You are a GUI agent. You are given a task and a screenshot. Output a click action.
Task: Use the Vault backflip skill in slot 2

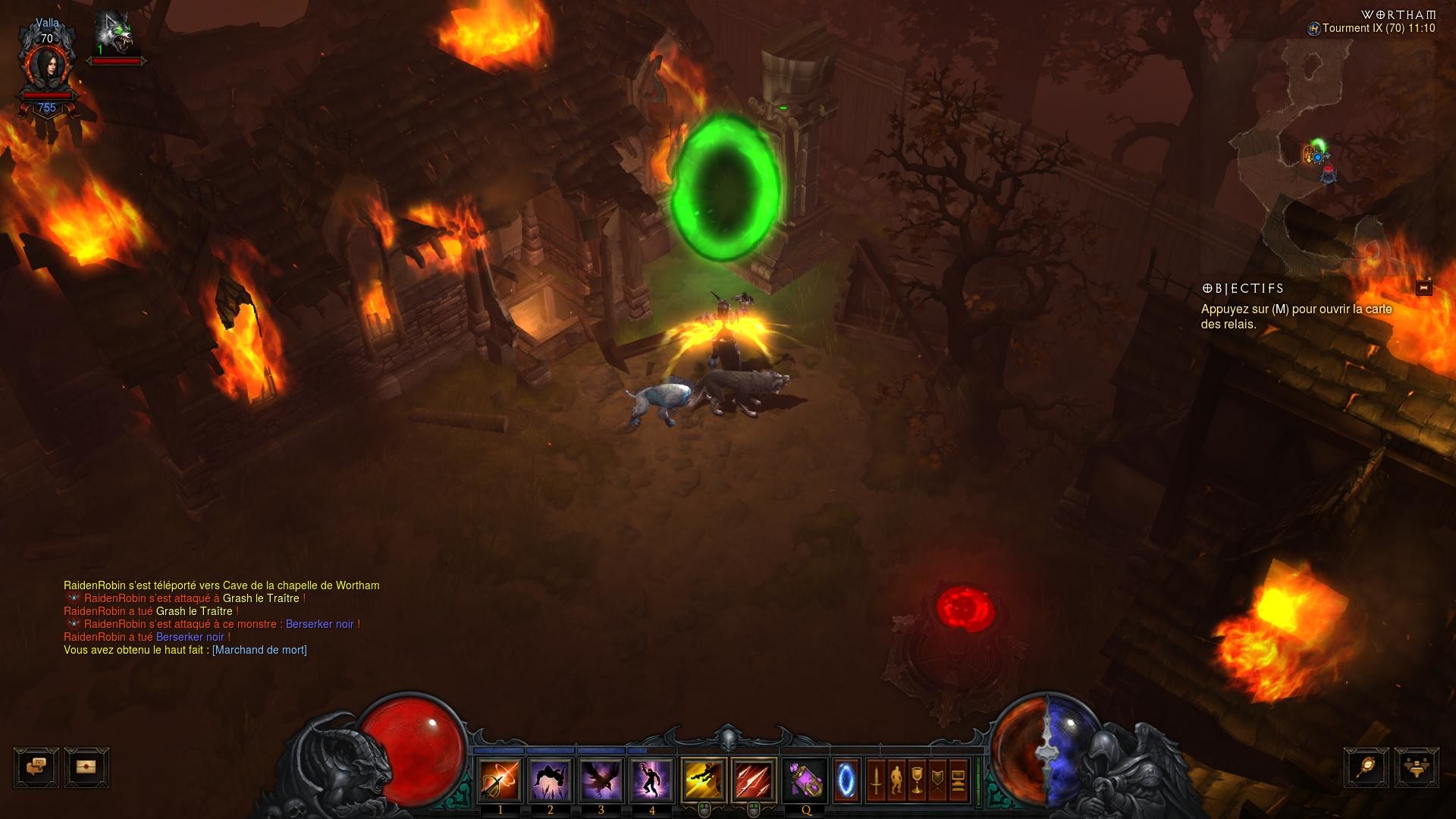coord(551,780)
